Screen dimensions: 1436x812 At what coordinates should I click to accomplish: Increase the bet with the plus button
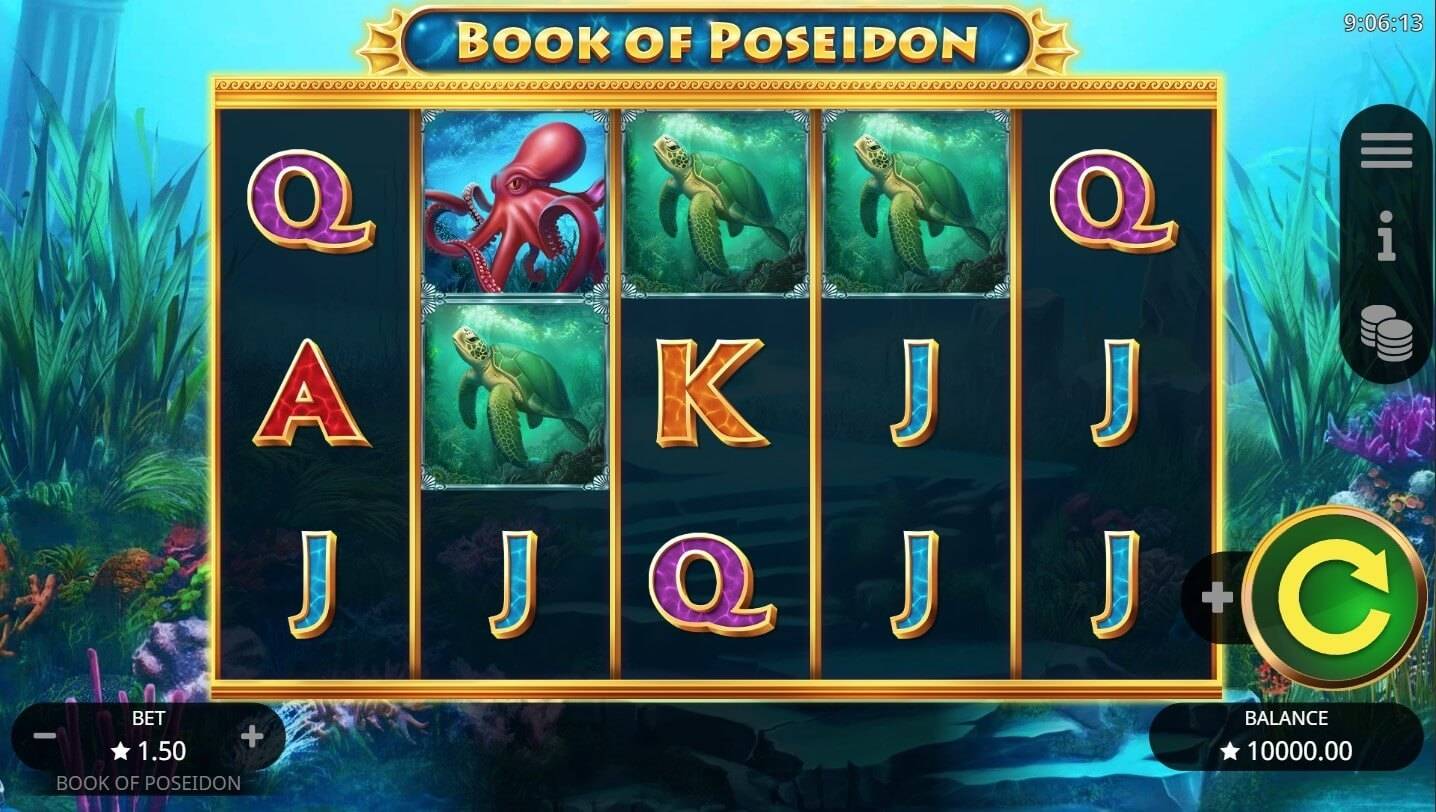250,735
